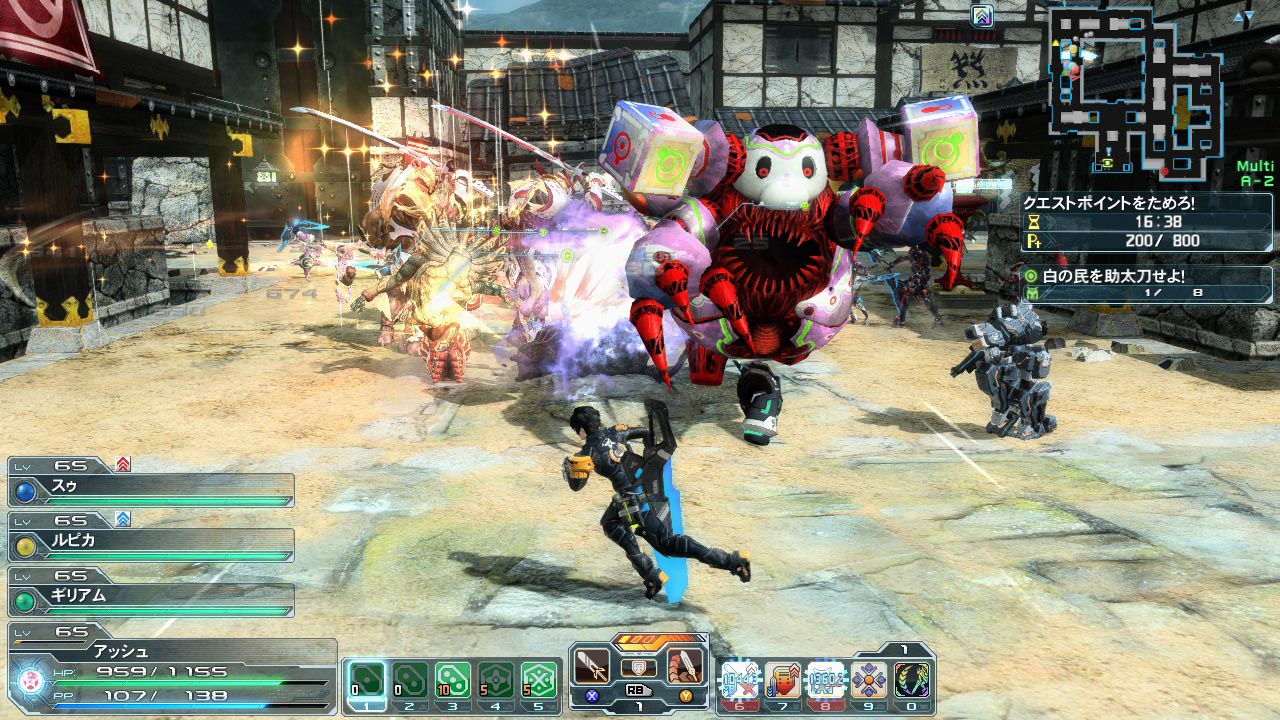Open the クエストポイントをためろ objective panel
This screenshot has width=1280, height=720.
click(x=1146, y=222)
